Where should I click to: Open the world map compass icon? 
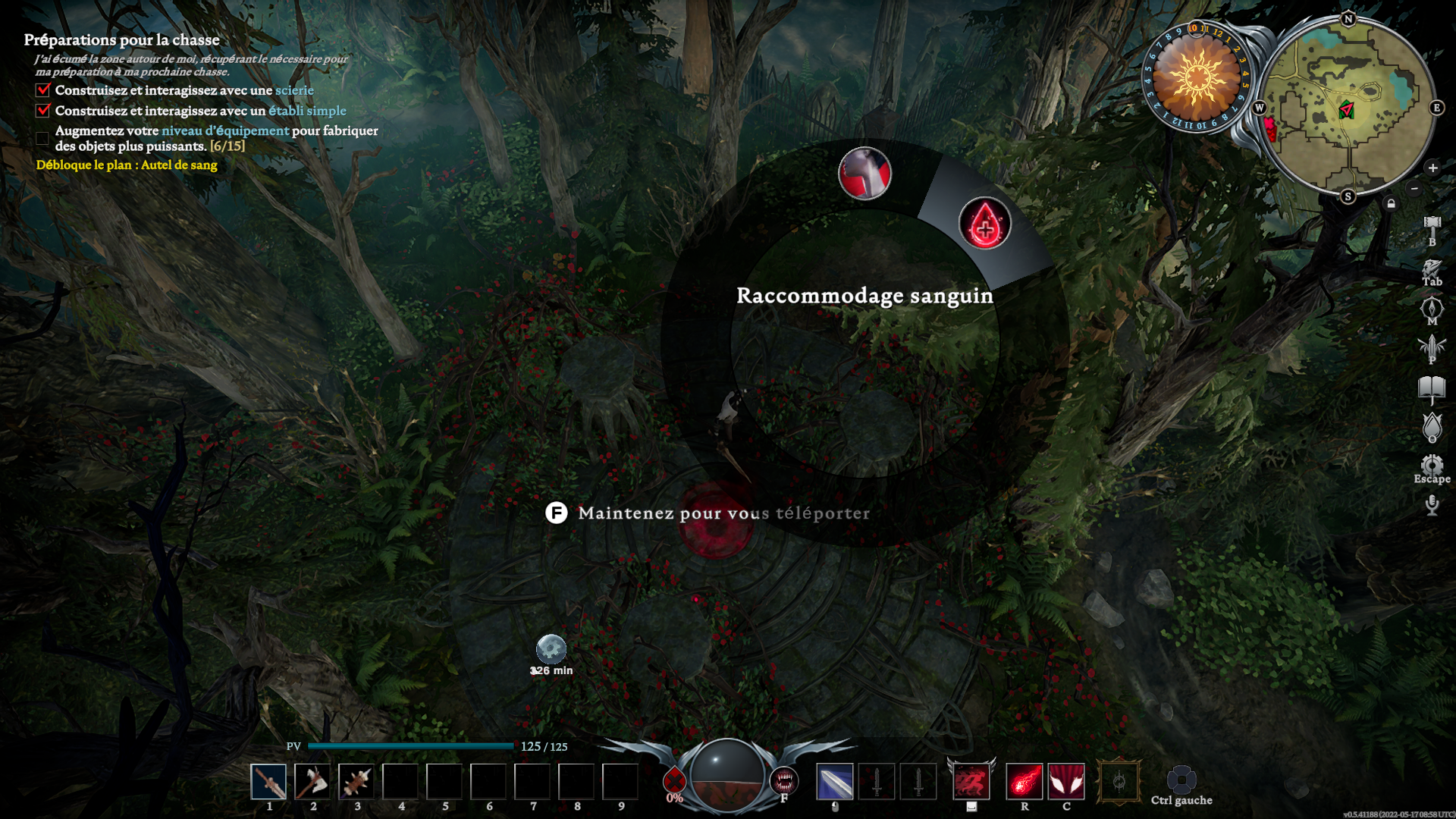pyautogui.click(x=1432, y=308)
